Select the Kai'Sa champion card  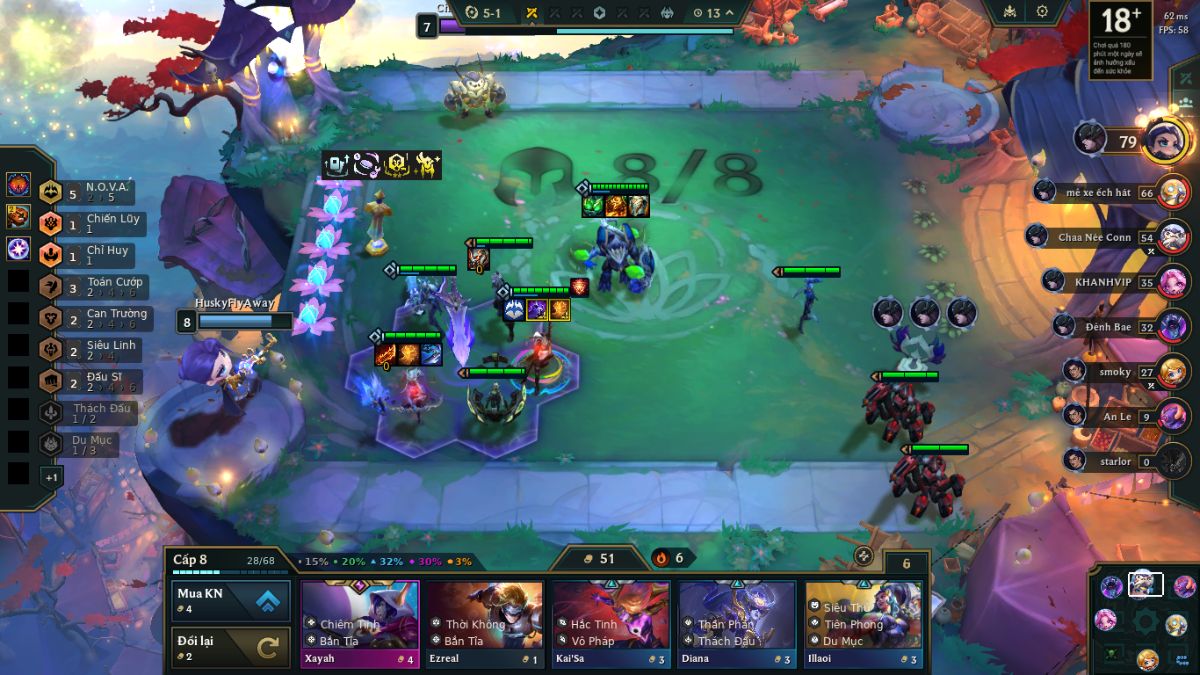coord(611,624)
